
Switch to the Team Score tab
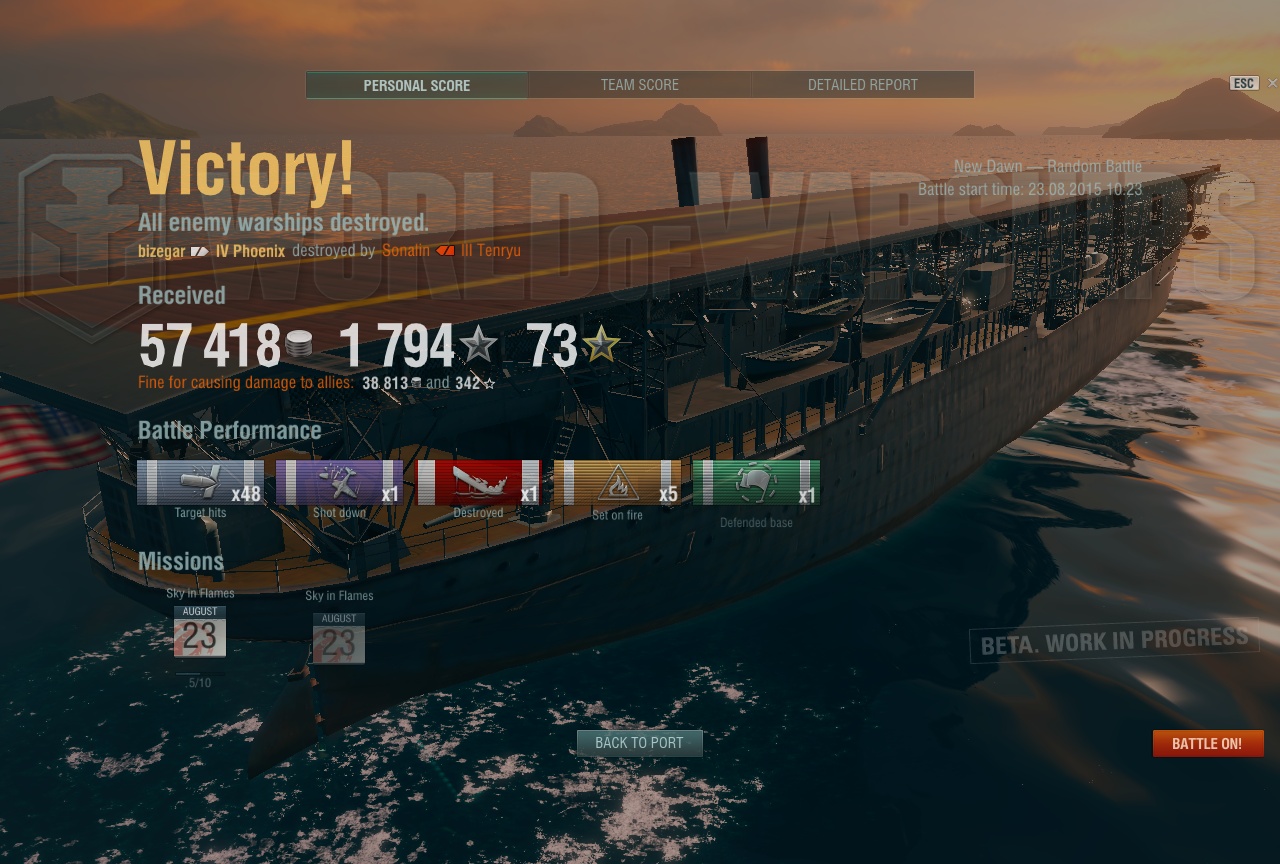tap(640, 85)
